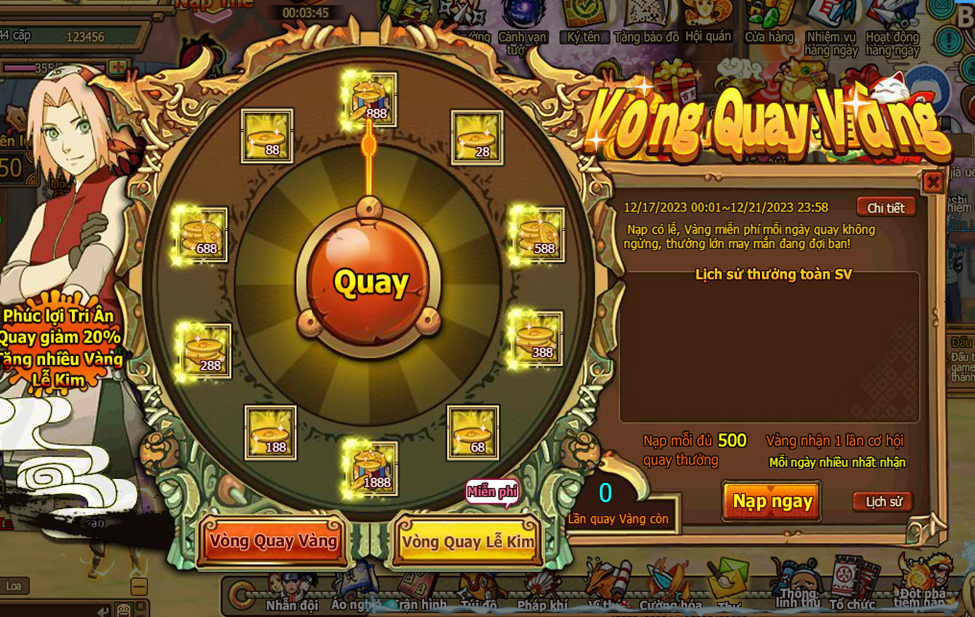Open the Cường hóa enhancement menu
The image size is (975, 617).
tap(670, 592)
